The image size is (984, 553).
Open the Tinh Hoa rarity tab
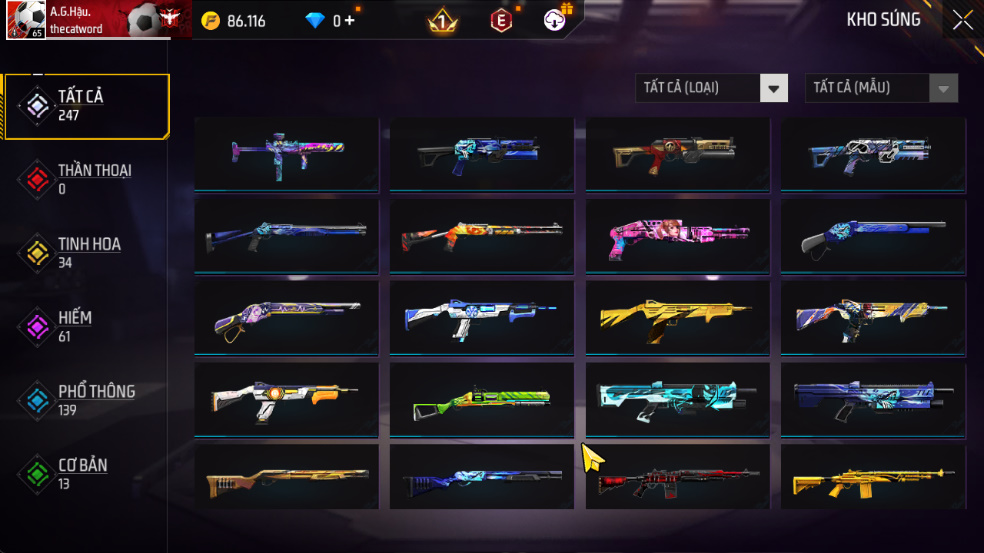click(x=85, y=252)
